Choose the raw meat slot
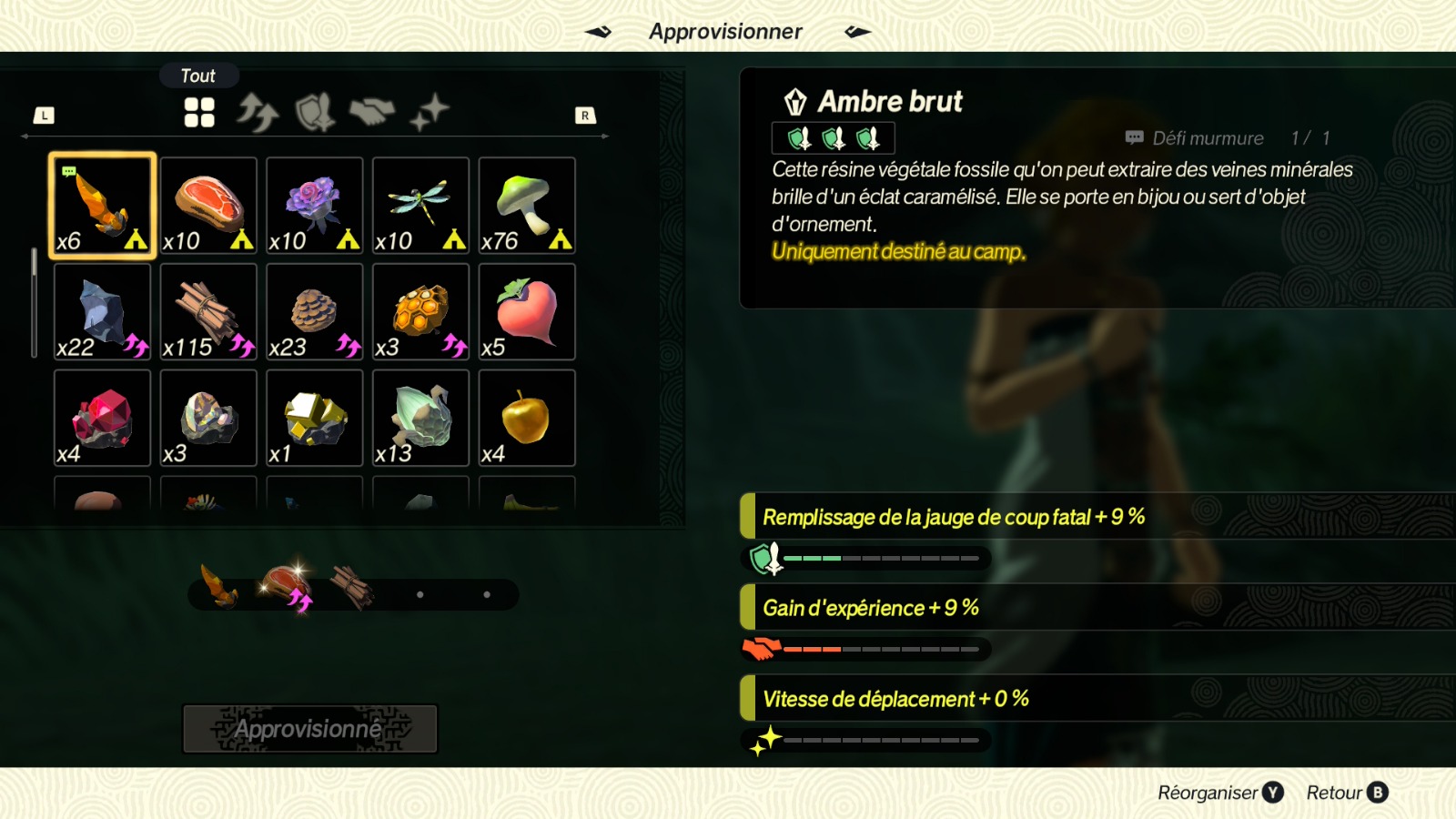Screen dimensions: 1456x819 (208, 206)
